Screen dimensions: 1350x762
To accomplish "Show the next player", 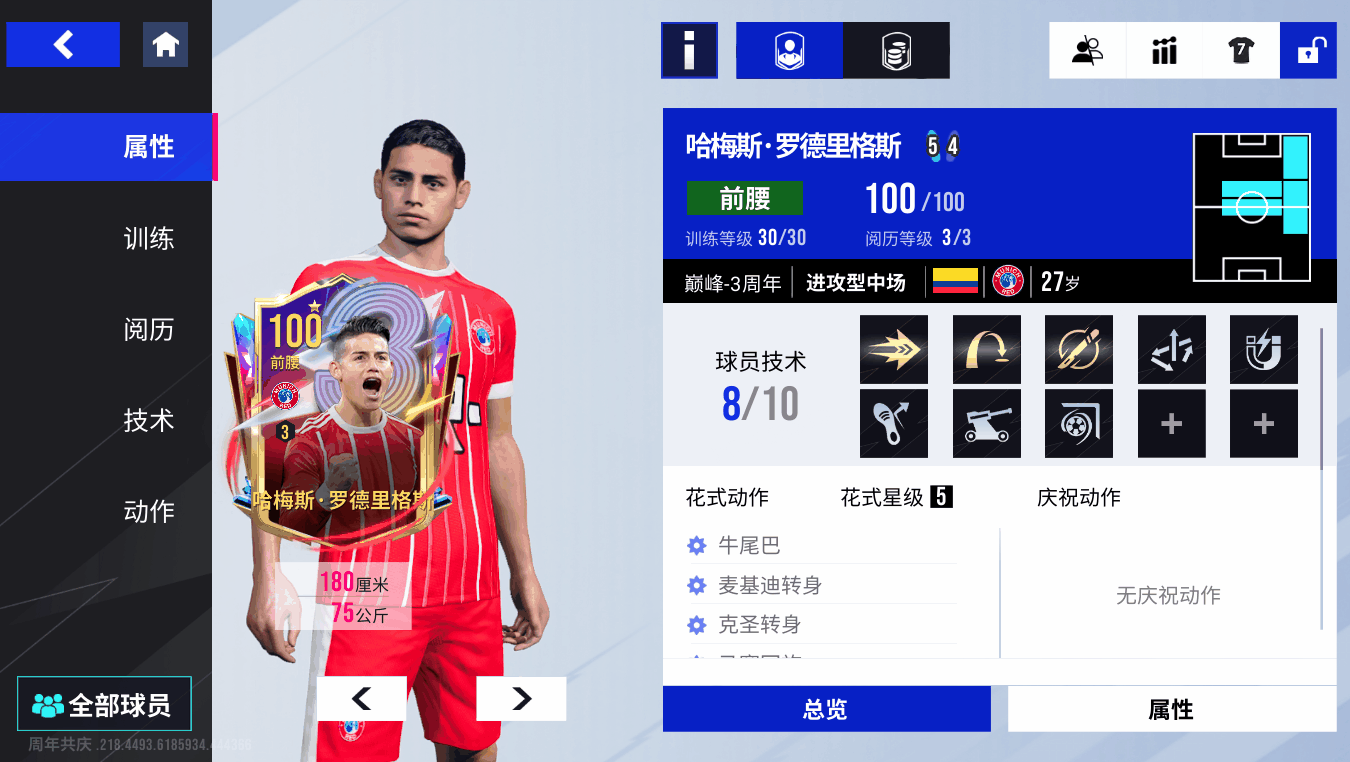I will point(521,699).
